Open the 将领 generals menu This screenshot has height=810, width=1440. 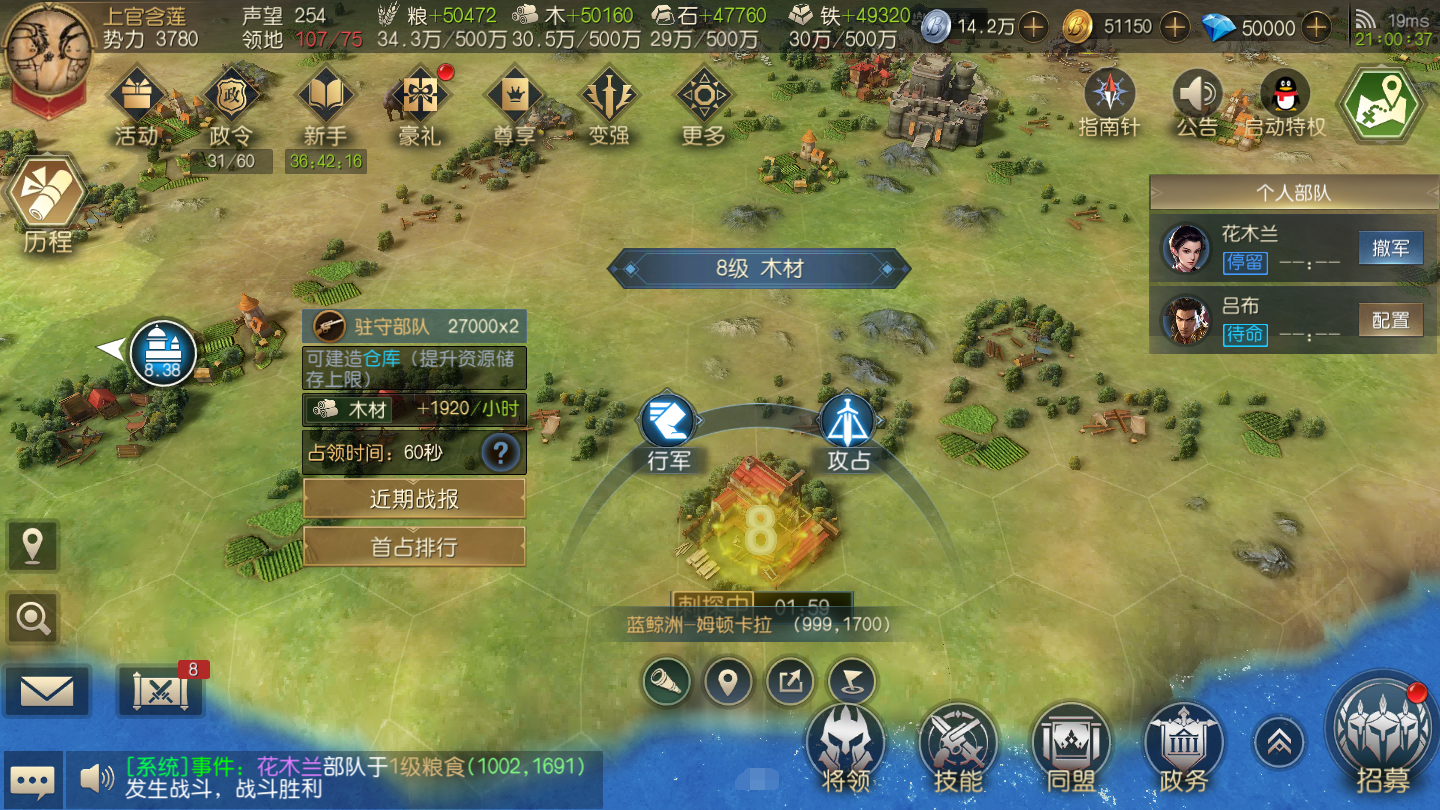point(845,744)
